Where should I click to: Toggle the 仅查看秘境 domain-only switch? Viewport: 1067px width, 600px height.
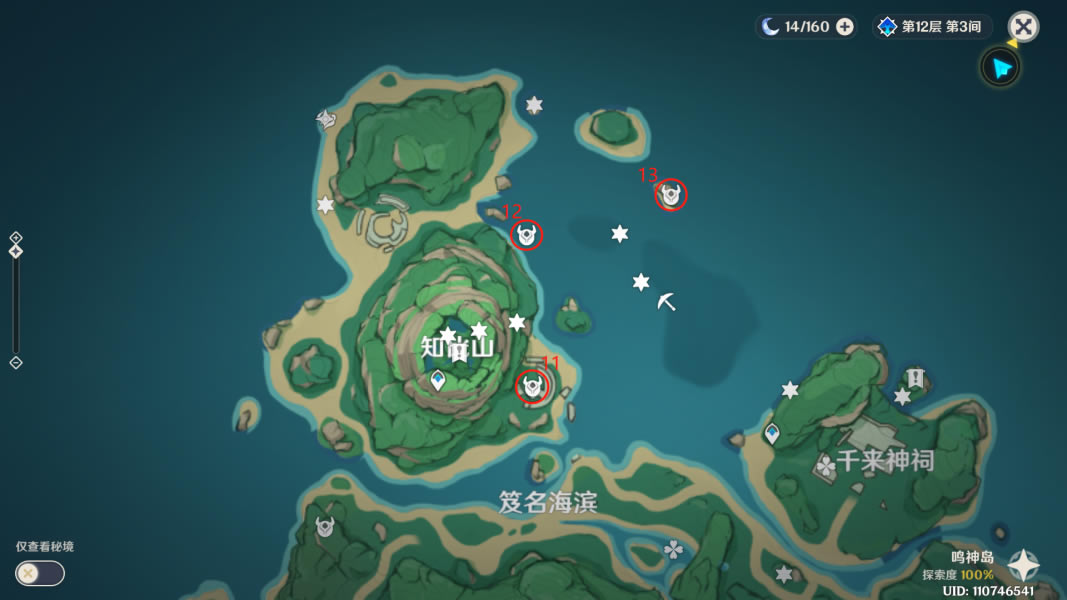coord(40,573)
